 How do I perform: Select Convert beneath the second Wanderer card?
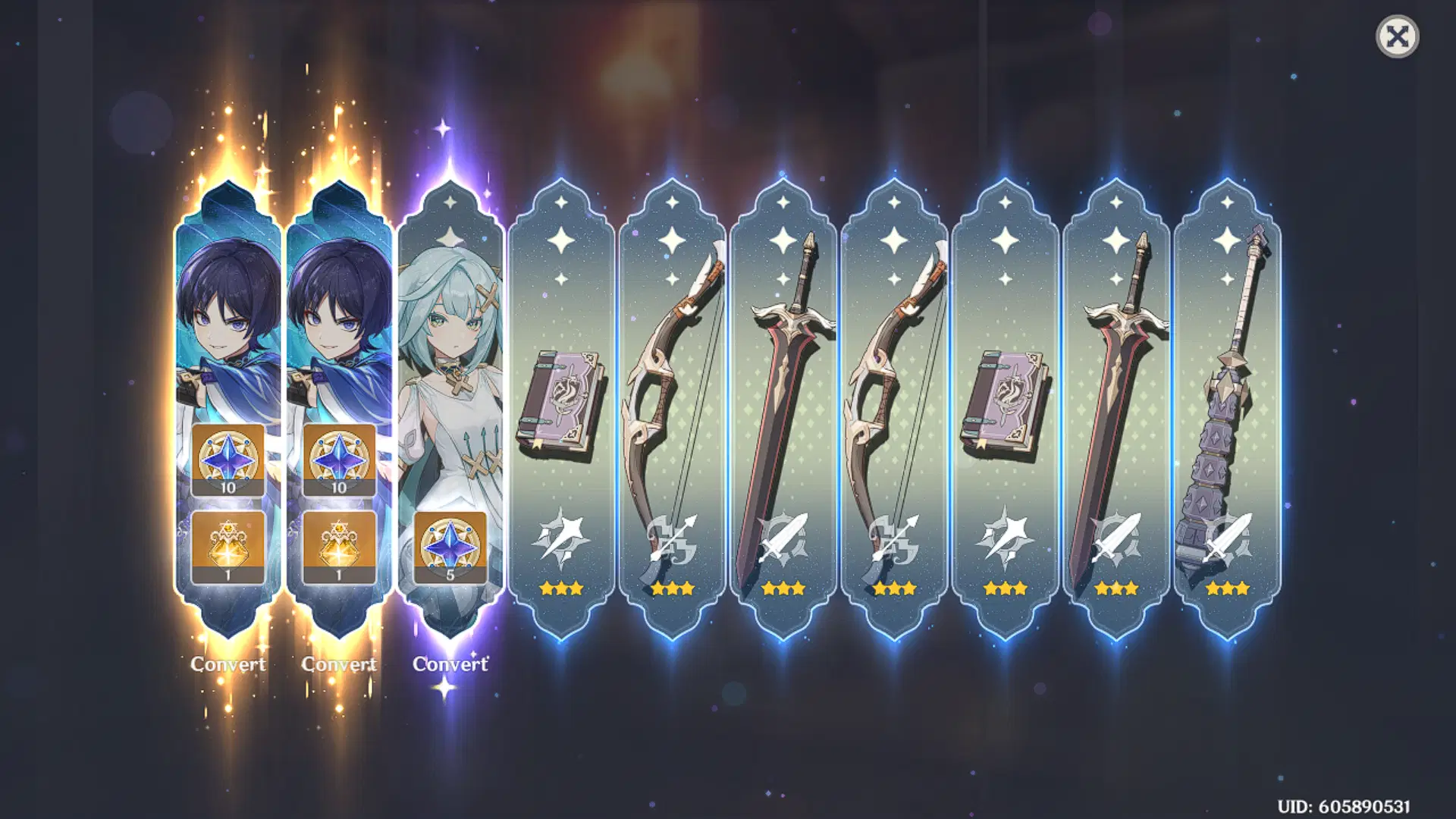341,665
